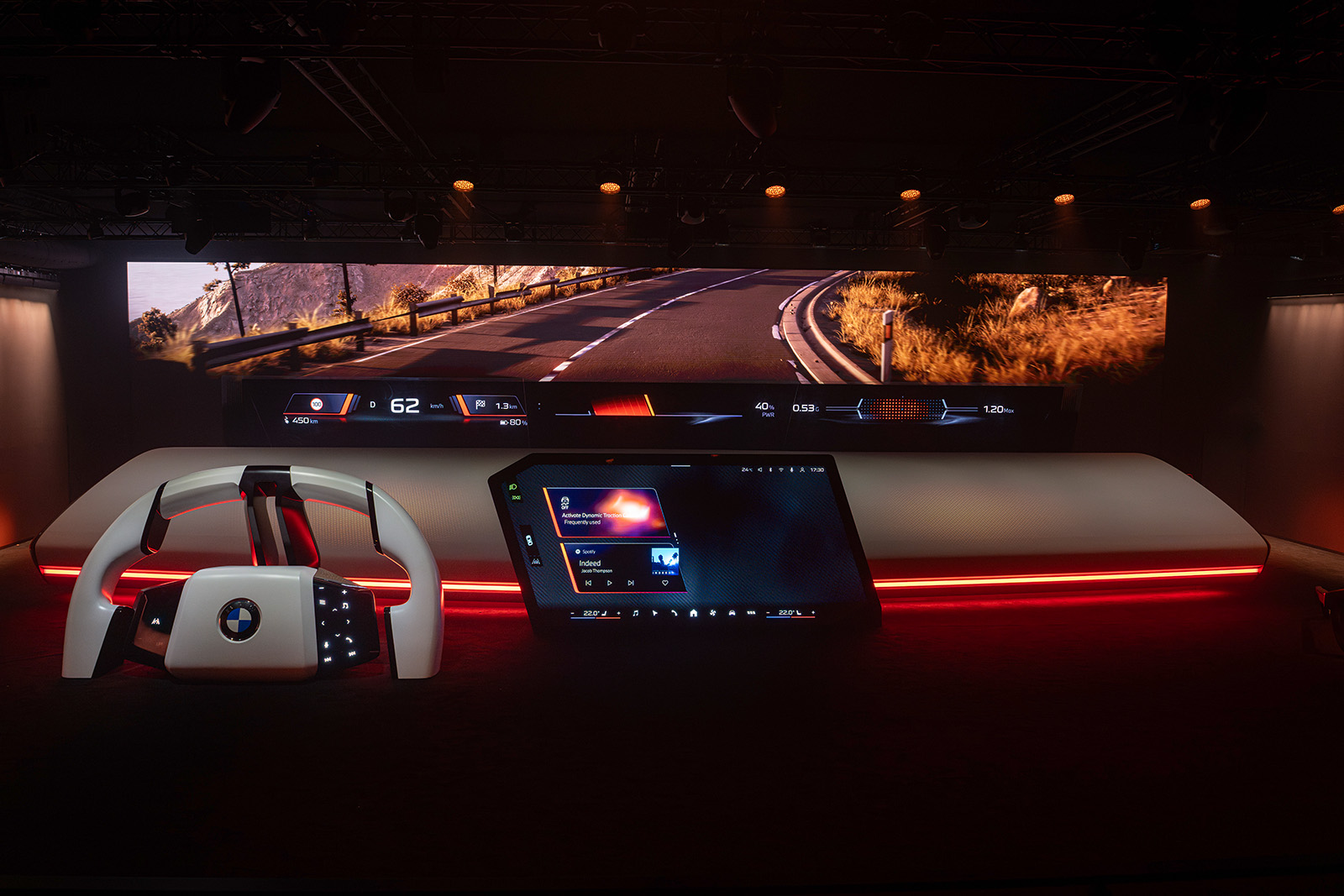Select the car top-view icon on left

point(528,540)
